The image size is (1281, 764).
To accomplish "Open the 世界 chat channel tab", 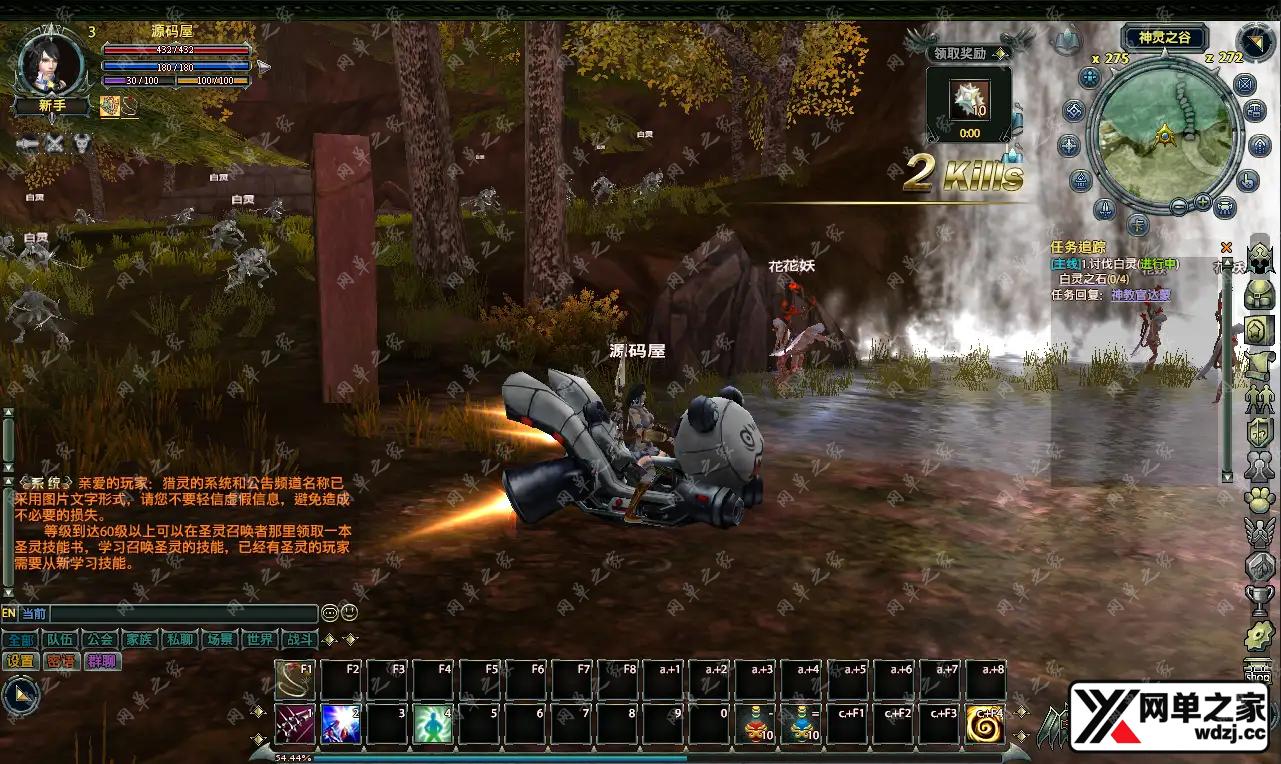I will 260,639.
